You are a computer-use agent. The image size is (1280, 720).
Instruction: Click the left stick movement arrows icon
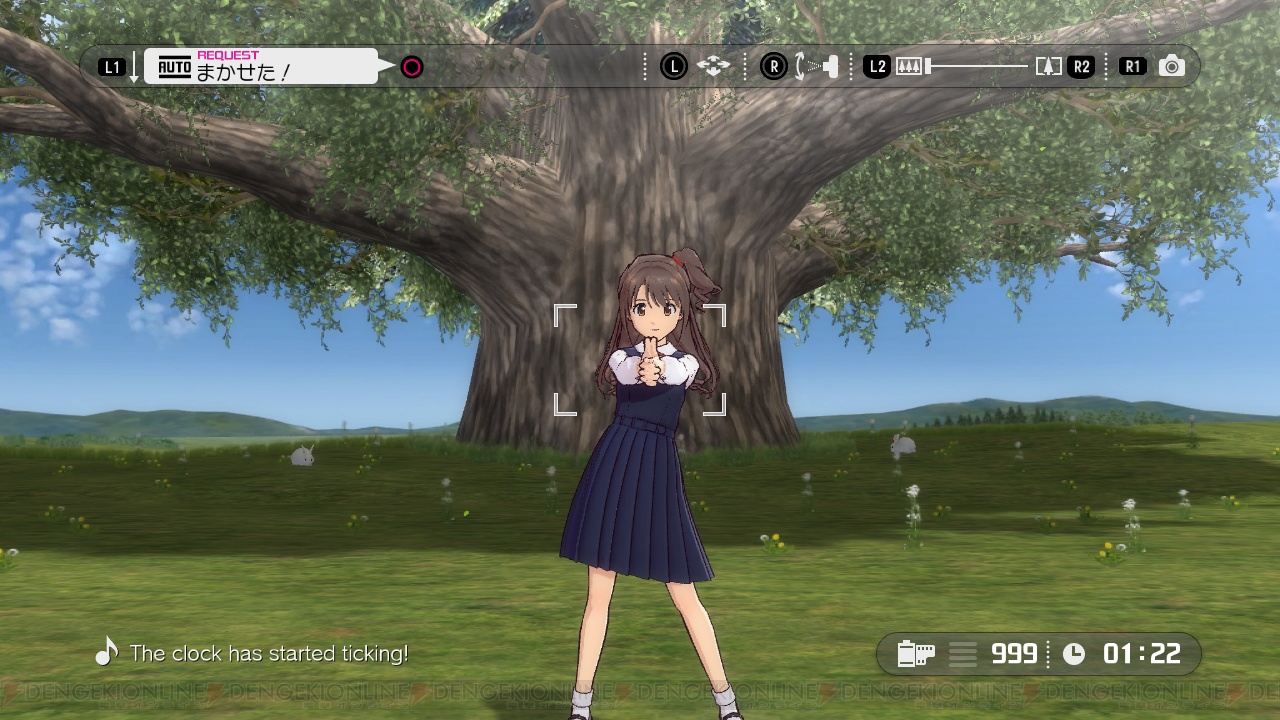coord(711,66)
